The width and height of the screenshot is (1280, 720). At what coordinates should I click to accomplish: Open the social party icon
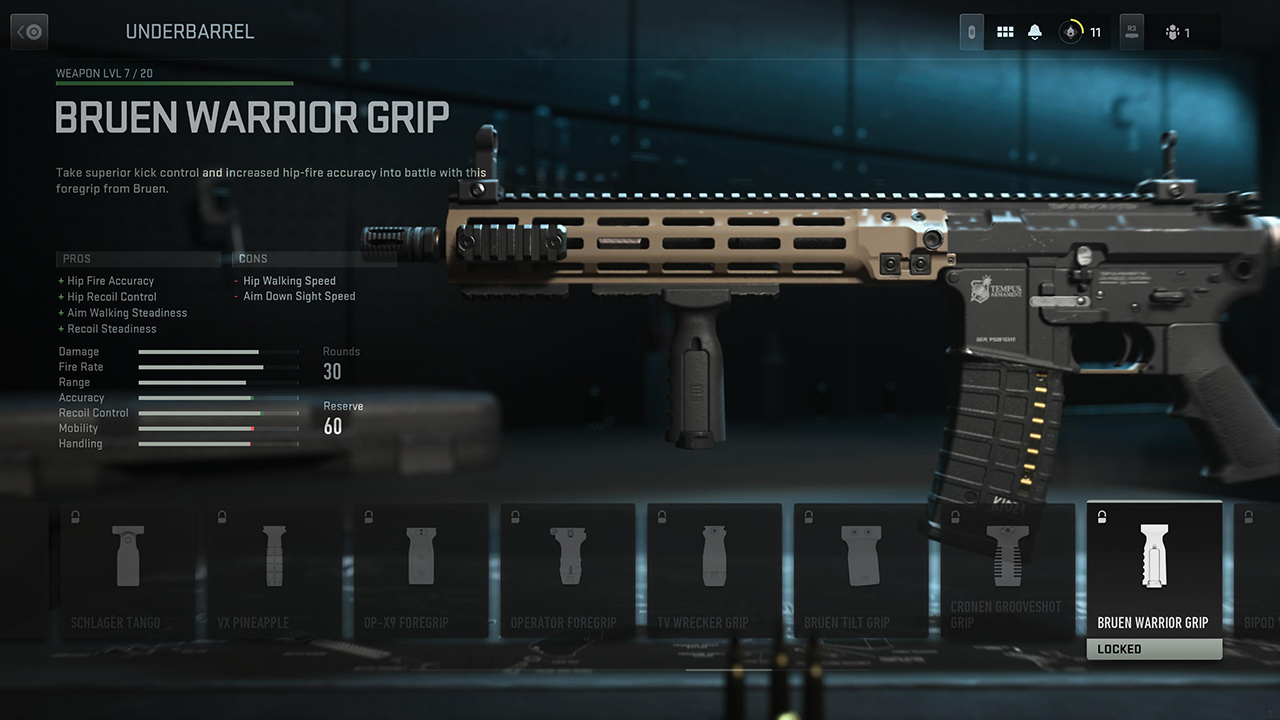(x=1177, y=32)
